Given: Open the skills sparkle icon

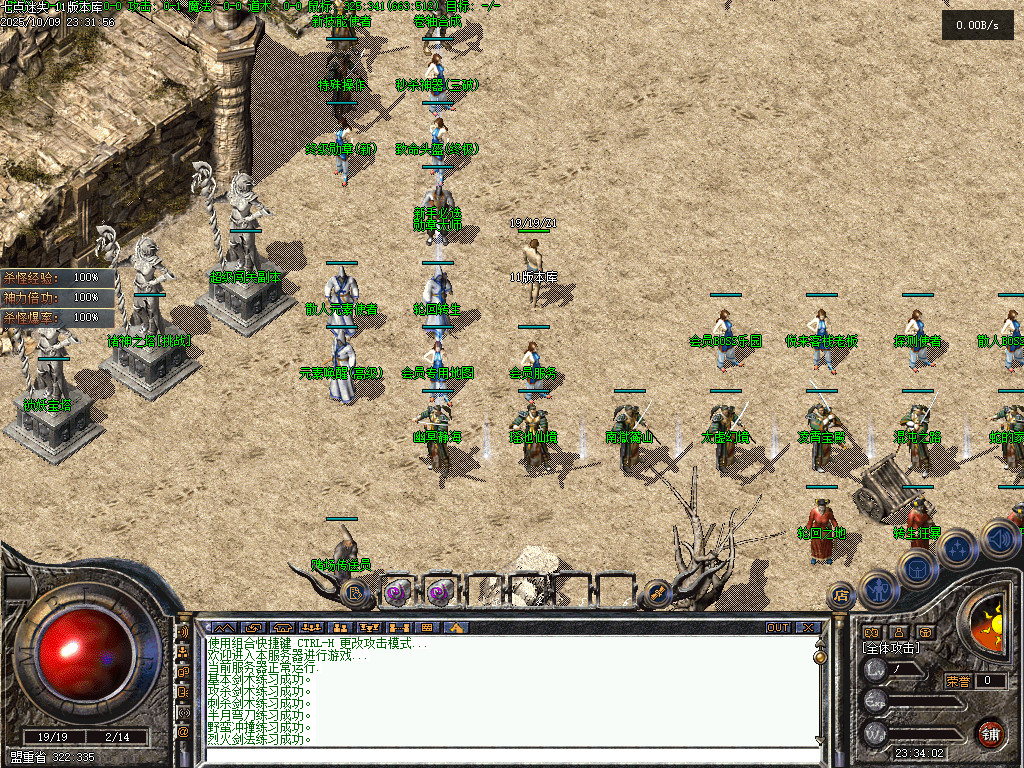Looking at the screenshot, I should (957, 549).
